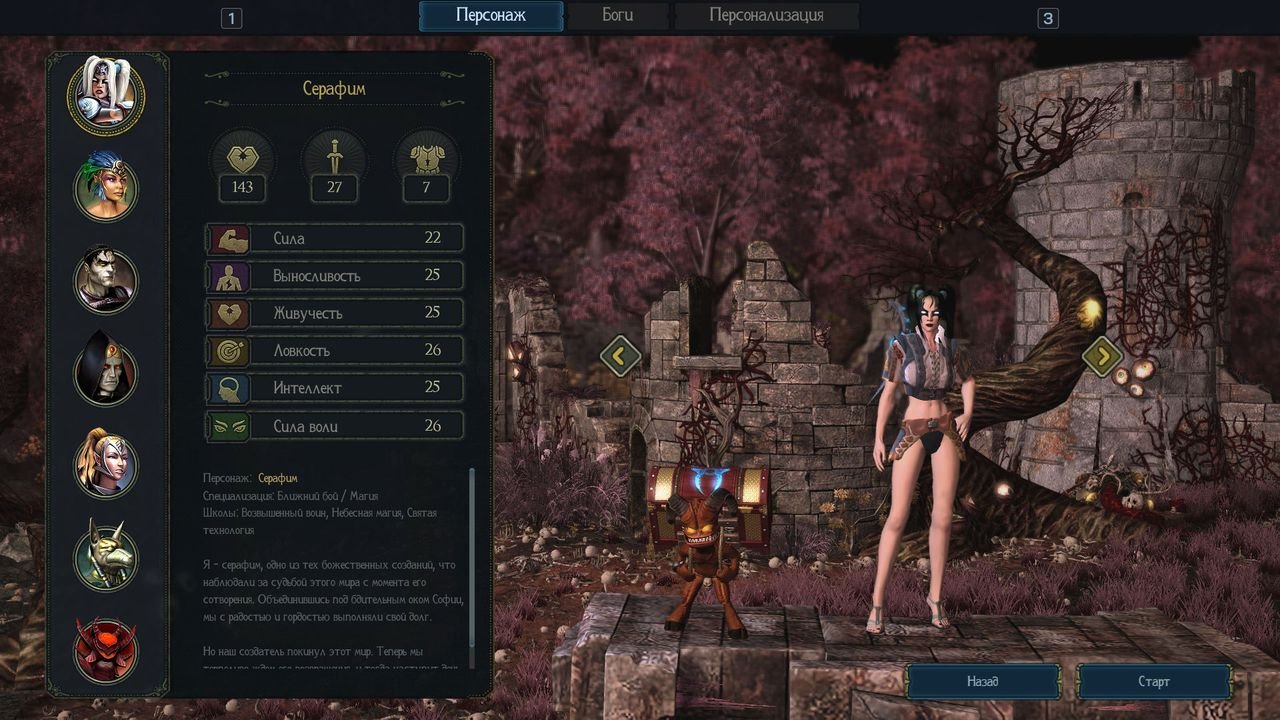Screen dimensions: 1280x720
Task: Go back with the Назад button
Action: coord(982,682)
